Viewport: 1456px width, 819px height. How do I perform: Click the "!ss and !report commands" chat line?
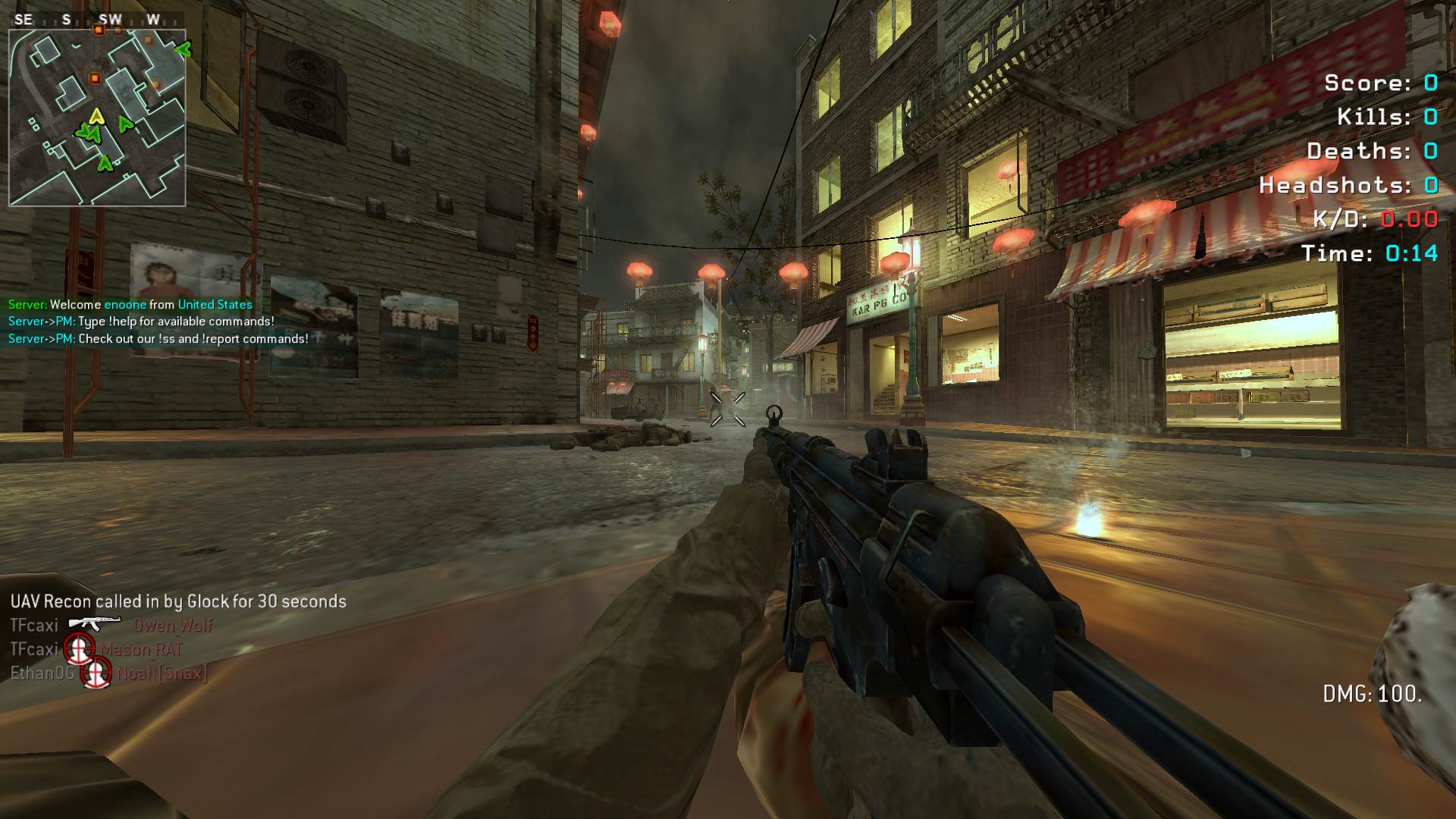tap(158, 339)
